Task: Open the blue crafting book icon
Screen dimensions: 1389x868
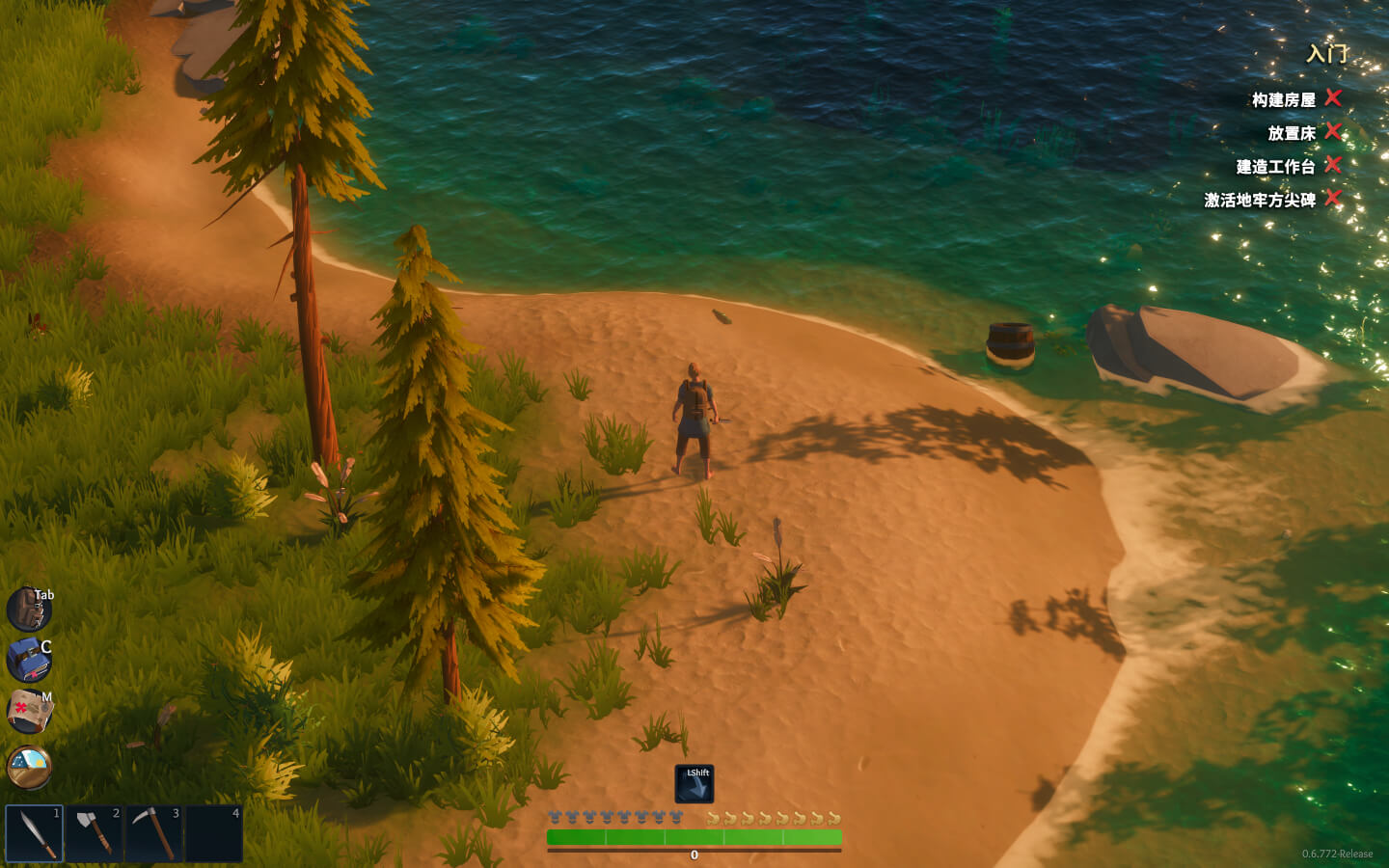Action: 28,661
